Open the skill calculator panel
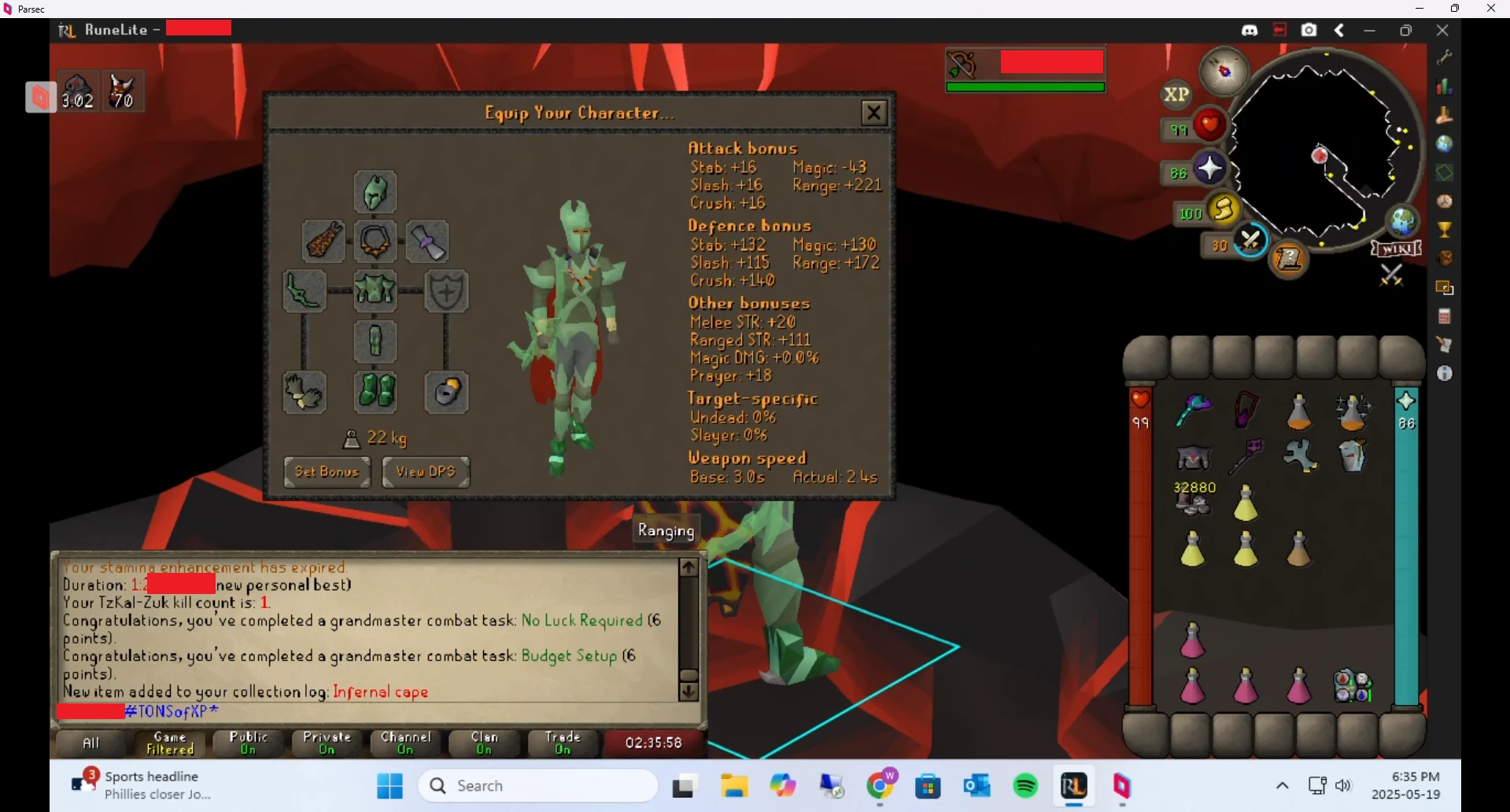 pos(1446,314)
